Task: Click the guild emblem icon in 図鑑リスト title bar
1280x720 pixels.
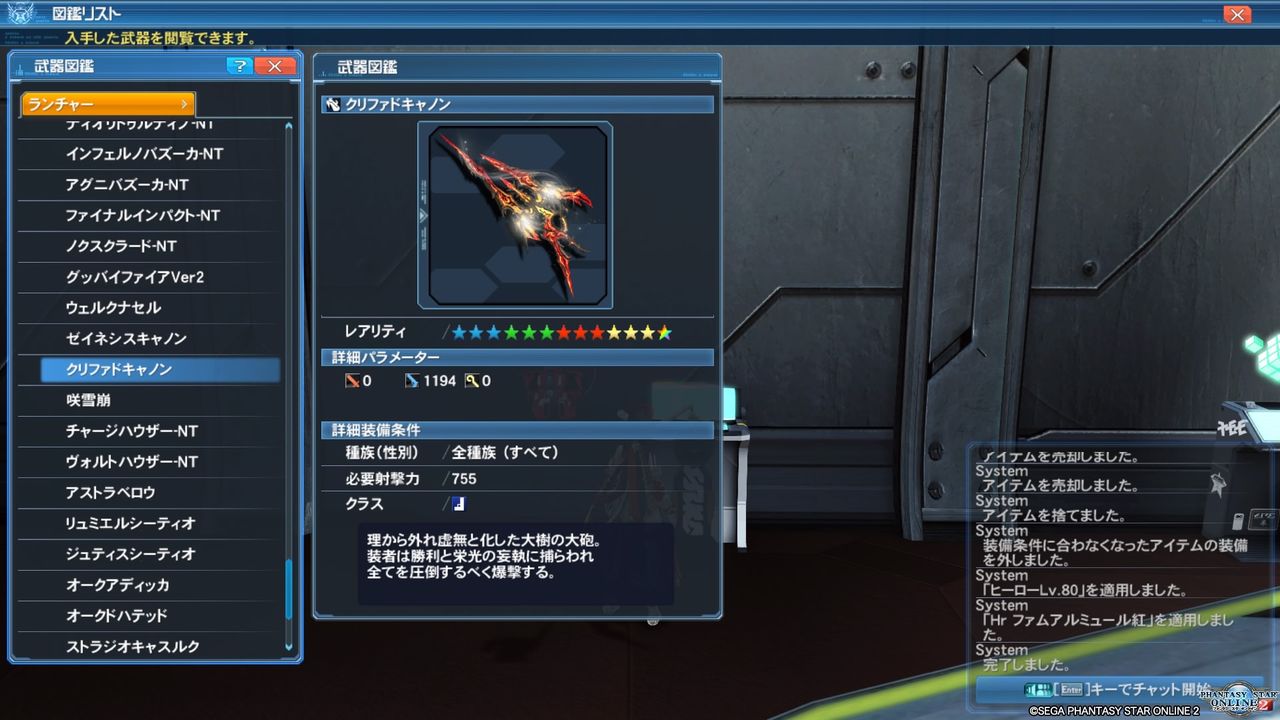Action: tap(18, 13)
